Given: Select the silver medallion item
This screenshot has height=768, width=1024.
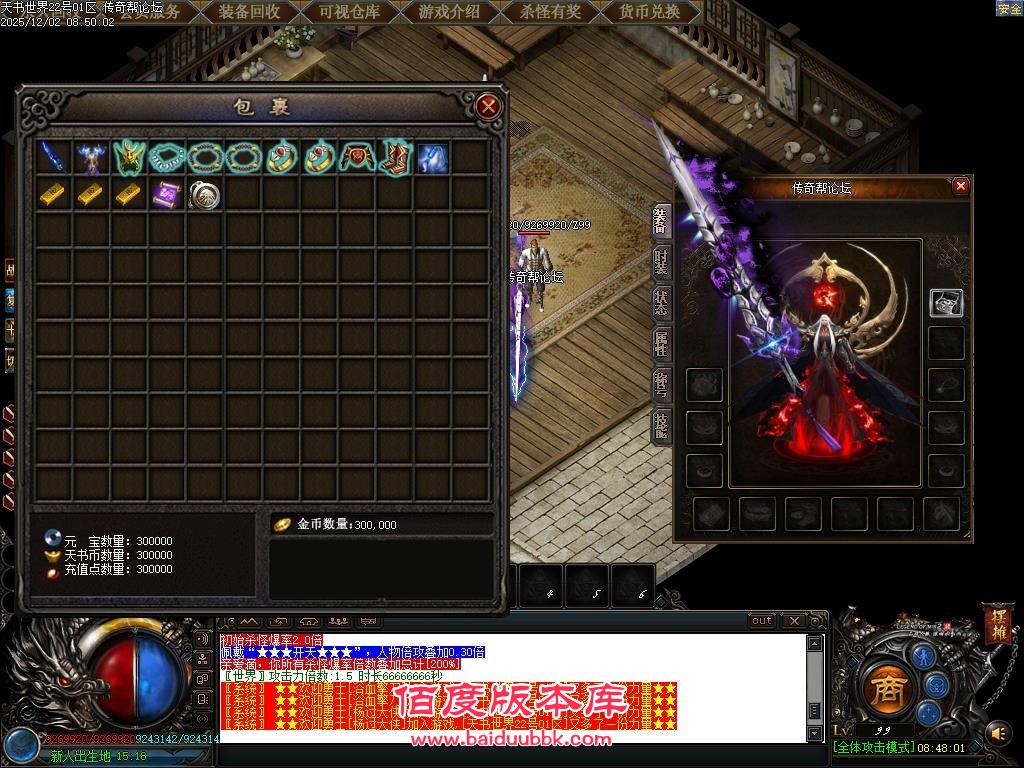Looking at the screenshot, I should 204,195.
